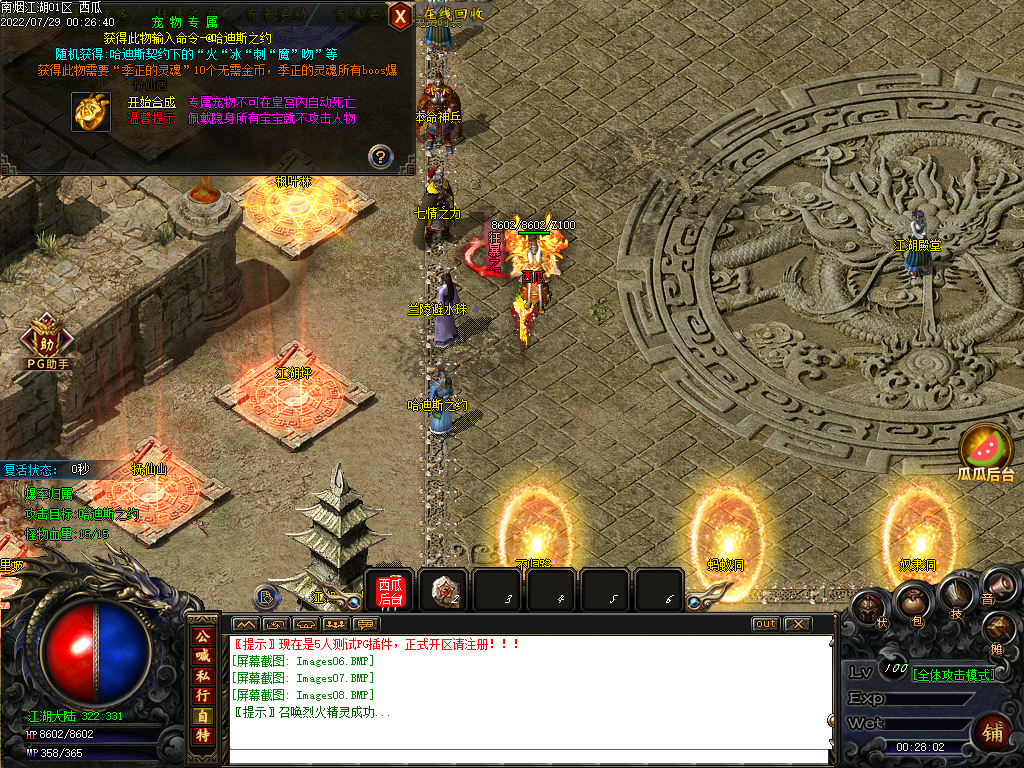Viewport: 1024px width, 768px height.
Task: Close the pet exclusive dialog panel
Action: click(x=400, y=16)
